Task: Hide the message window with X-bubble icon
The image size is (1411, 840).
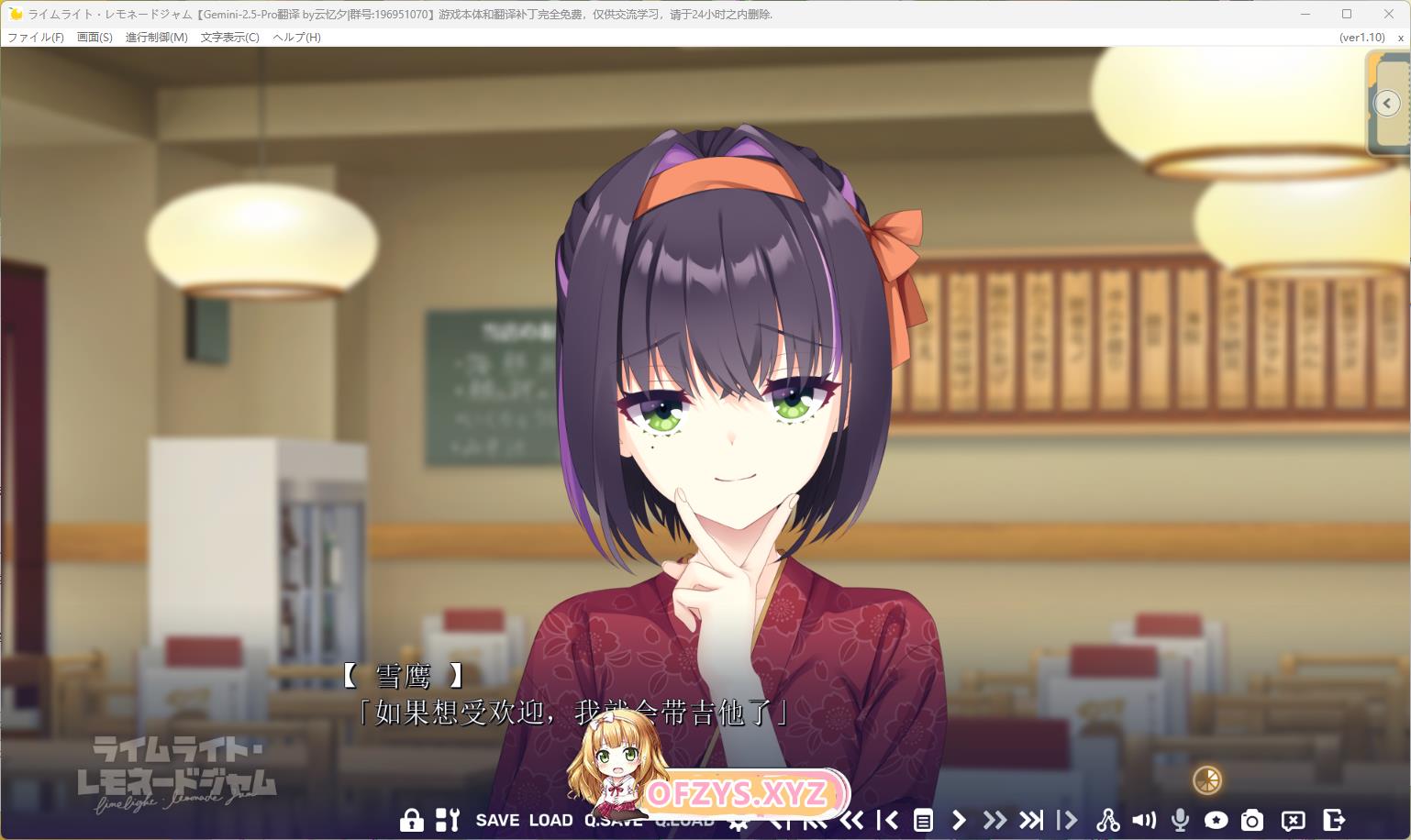Action: (1293, 820)
